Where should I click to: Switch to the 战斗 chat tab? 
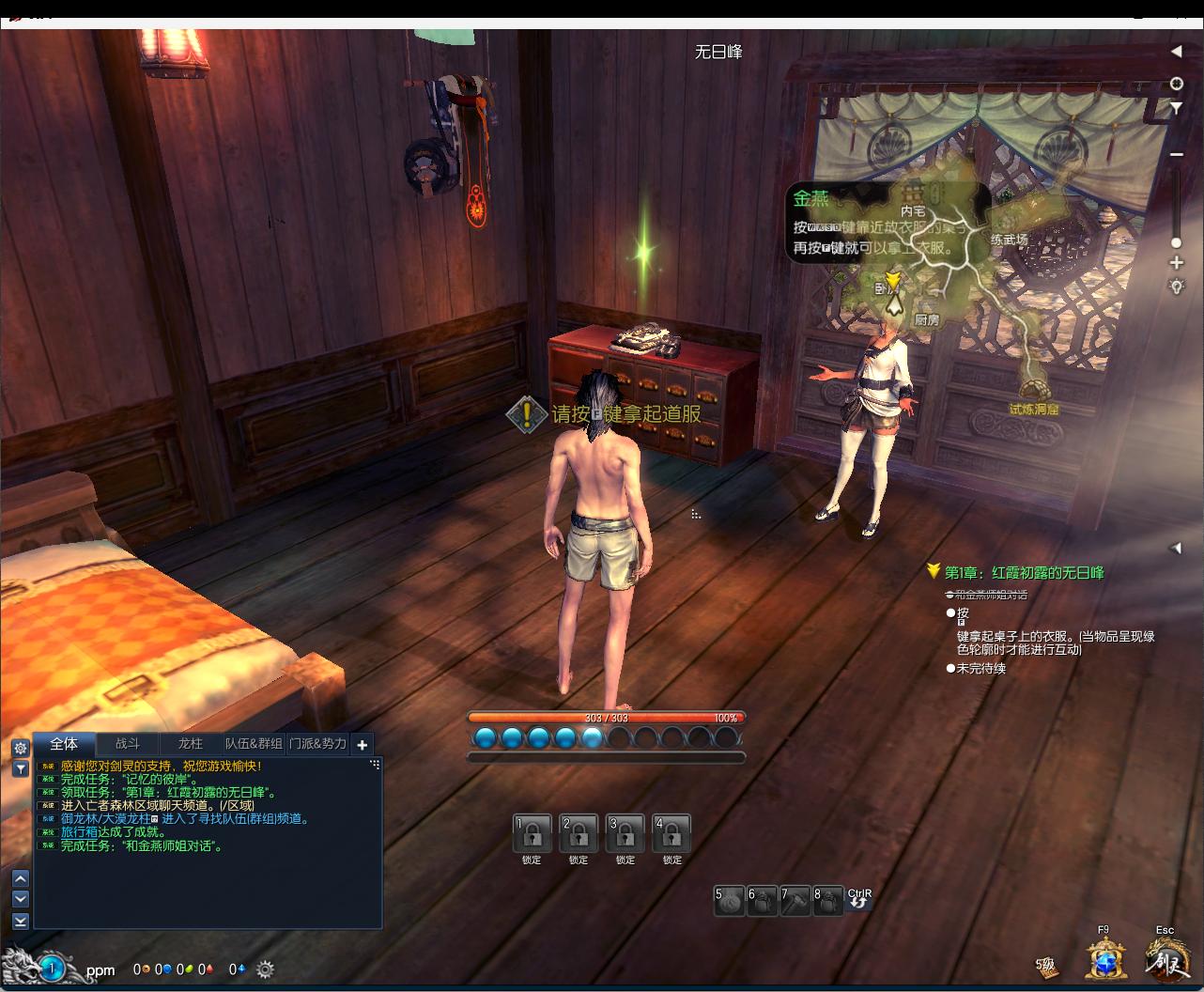[127, 743]
